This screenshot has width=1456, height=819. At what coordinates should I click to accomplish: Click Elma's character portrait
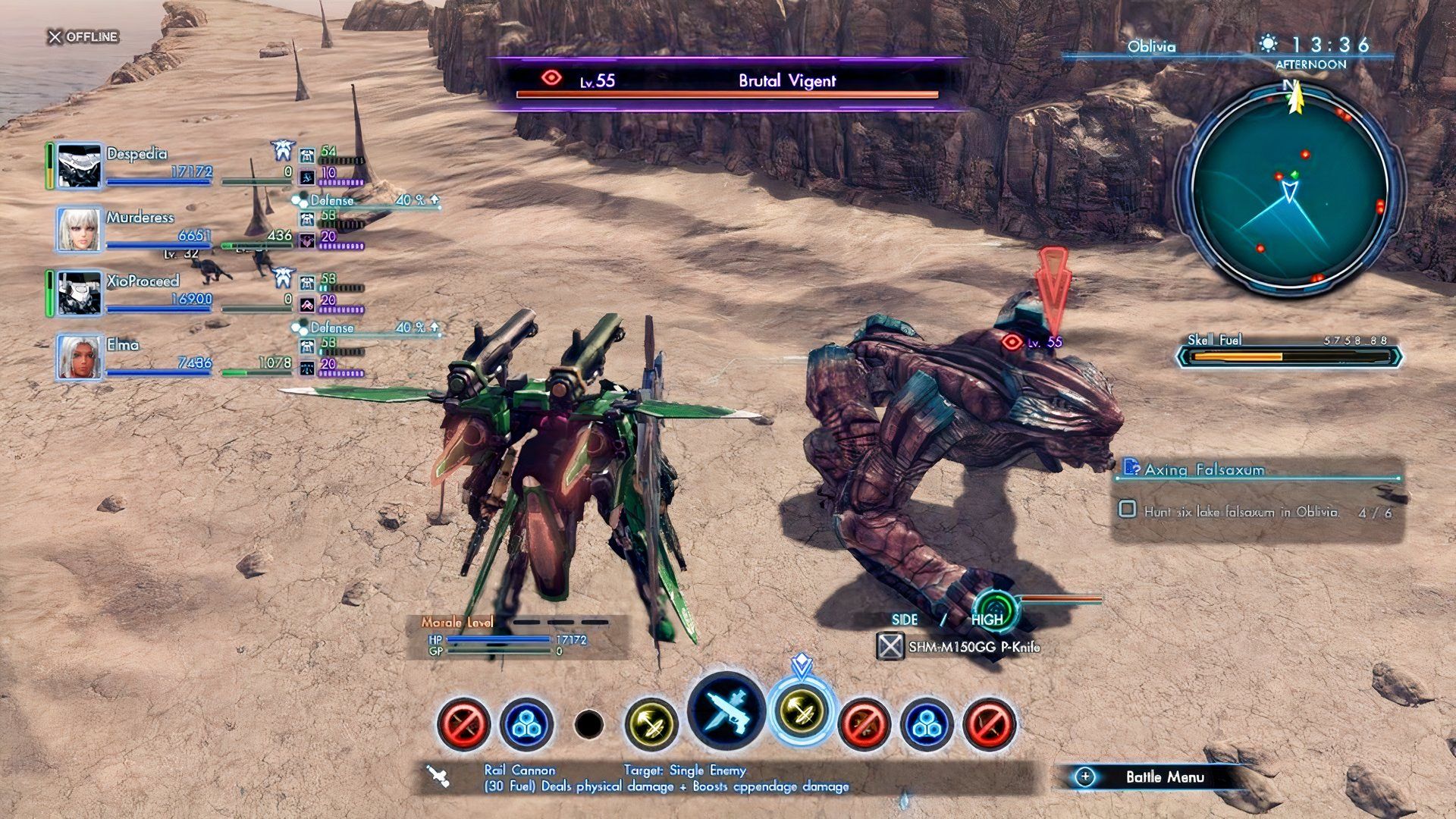pos(78,356)
